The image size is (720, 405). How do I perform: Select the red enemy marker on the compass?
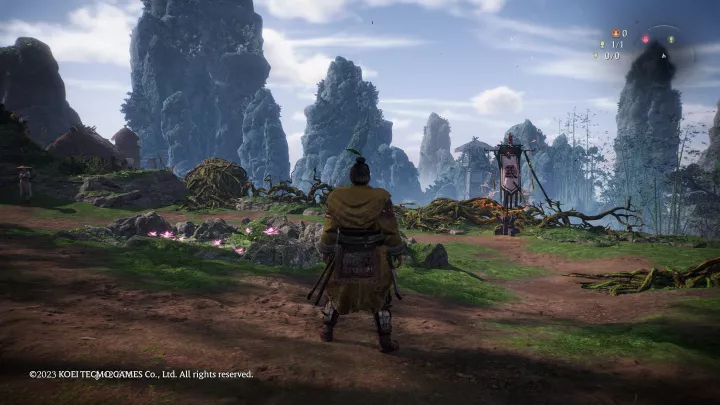pos(646,39)
